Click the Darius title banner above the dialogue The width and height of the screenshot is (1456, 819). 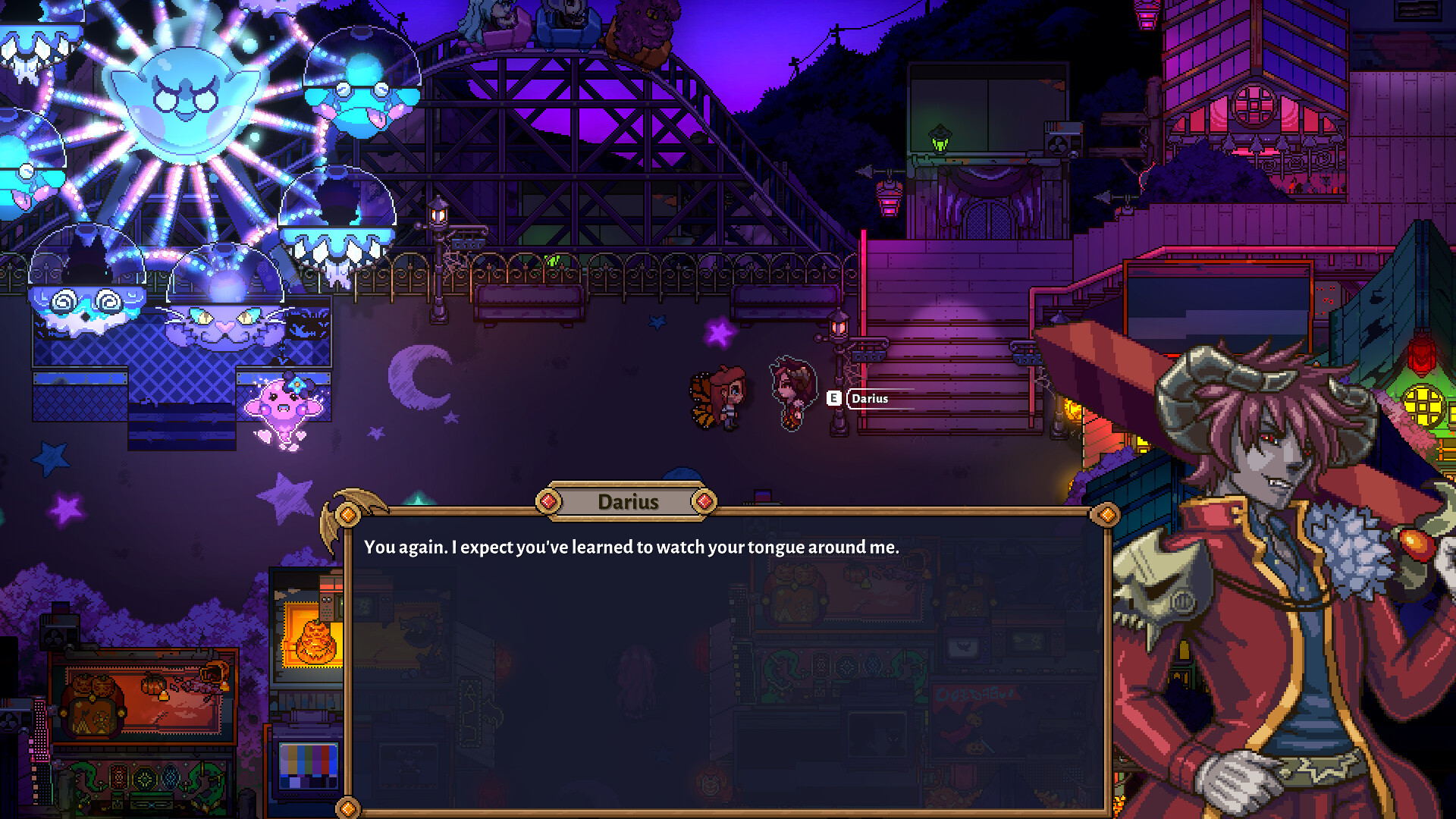[x=626, y=500]
